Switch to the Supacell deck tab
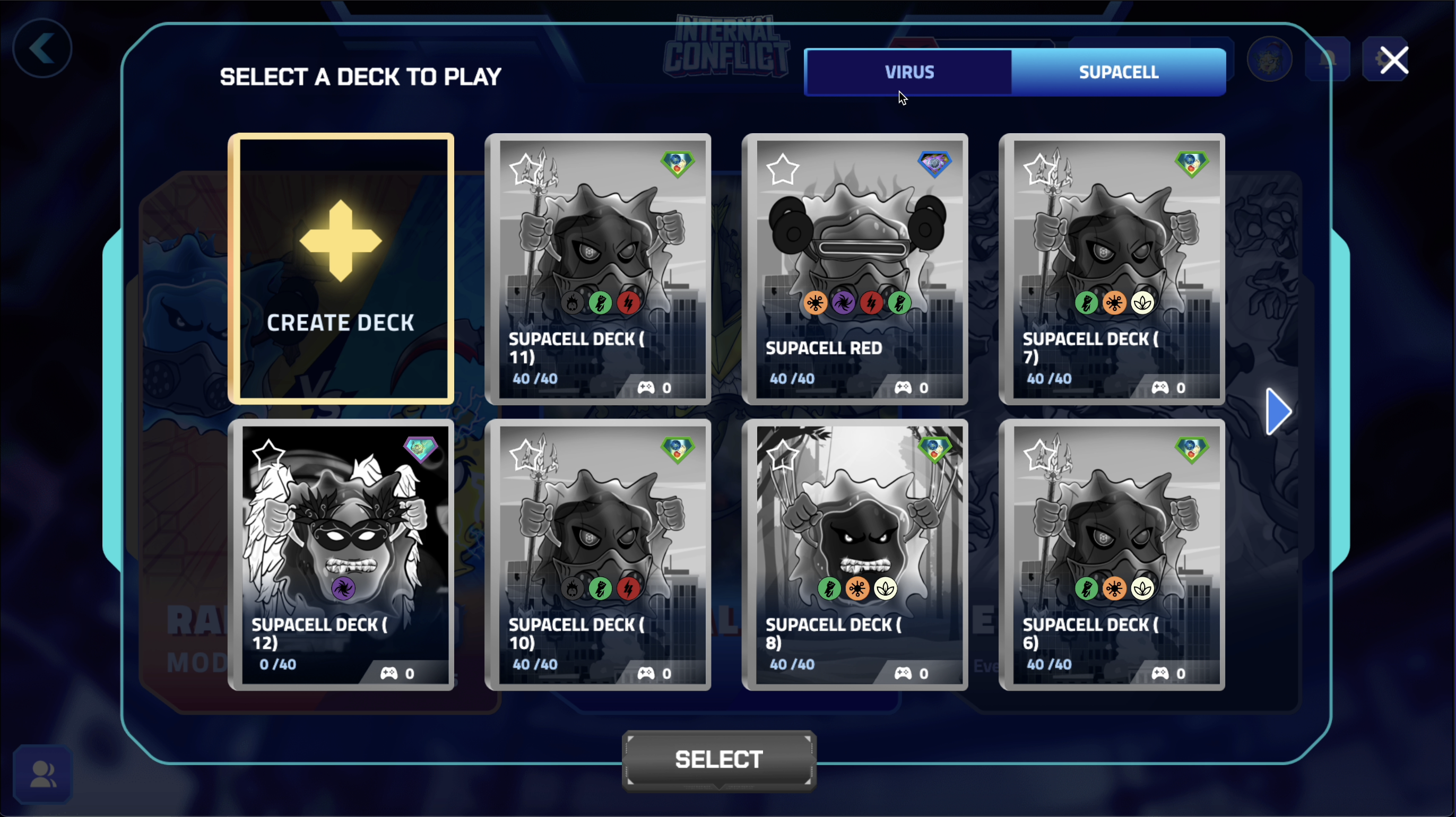 click(x=1118, y=72)
